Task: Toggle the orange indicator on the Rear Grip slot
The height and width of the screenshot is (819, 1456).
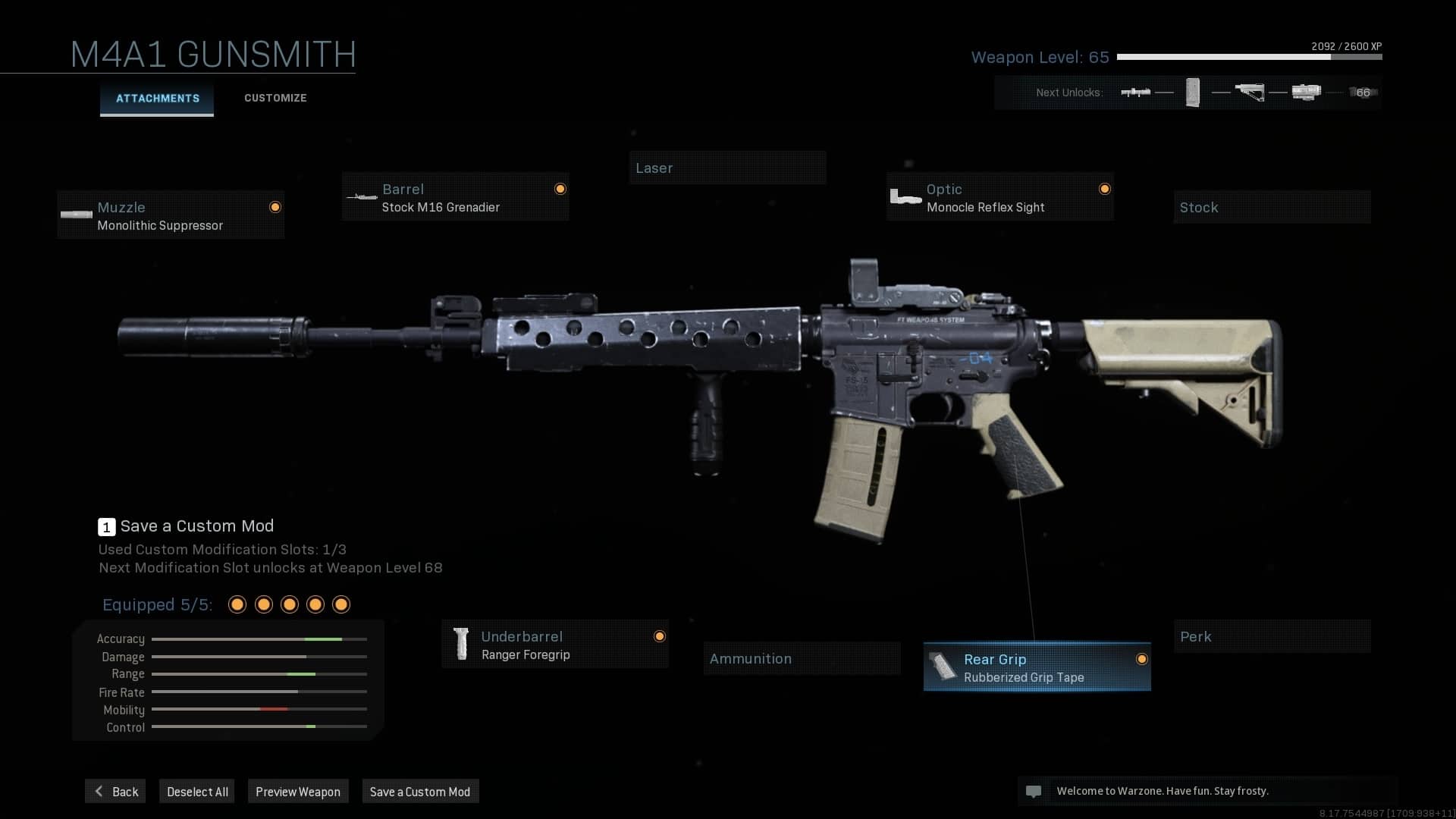Action: pyautogui.click(x=1141, y=659)
